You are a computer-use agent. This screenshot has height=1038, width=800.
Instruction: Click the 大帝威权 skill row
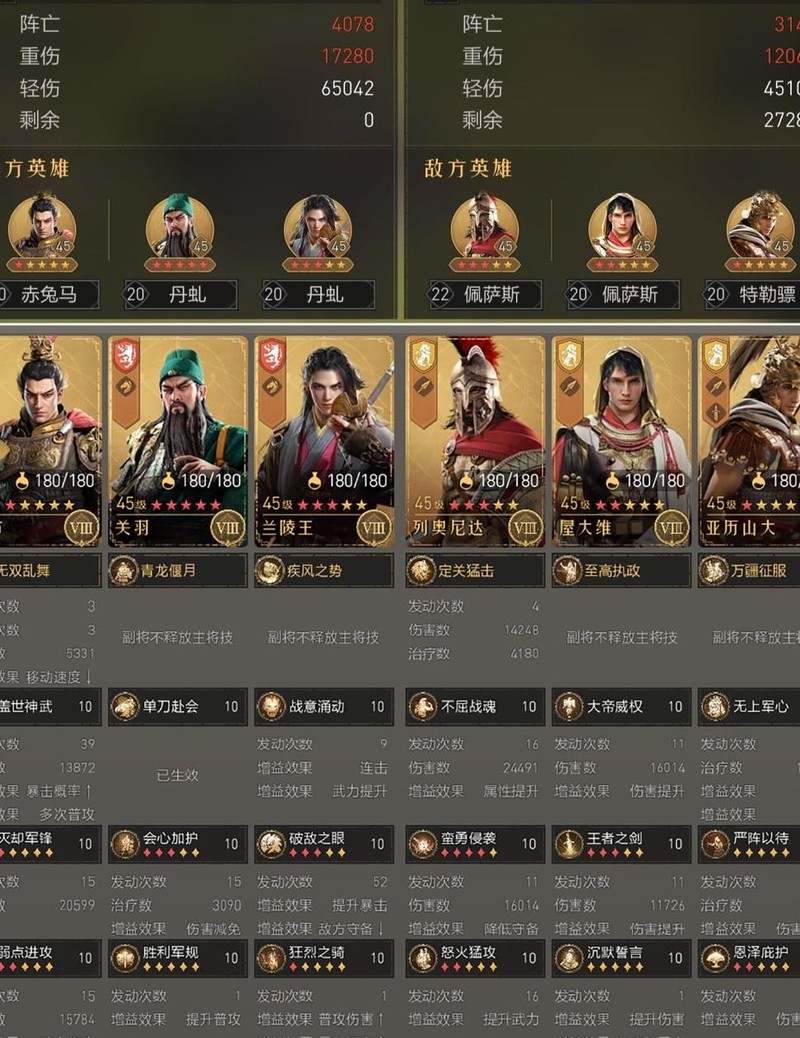[x=621, y=706]
